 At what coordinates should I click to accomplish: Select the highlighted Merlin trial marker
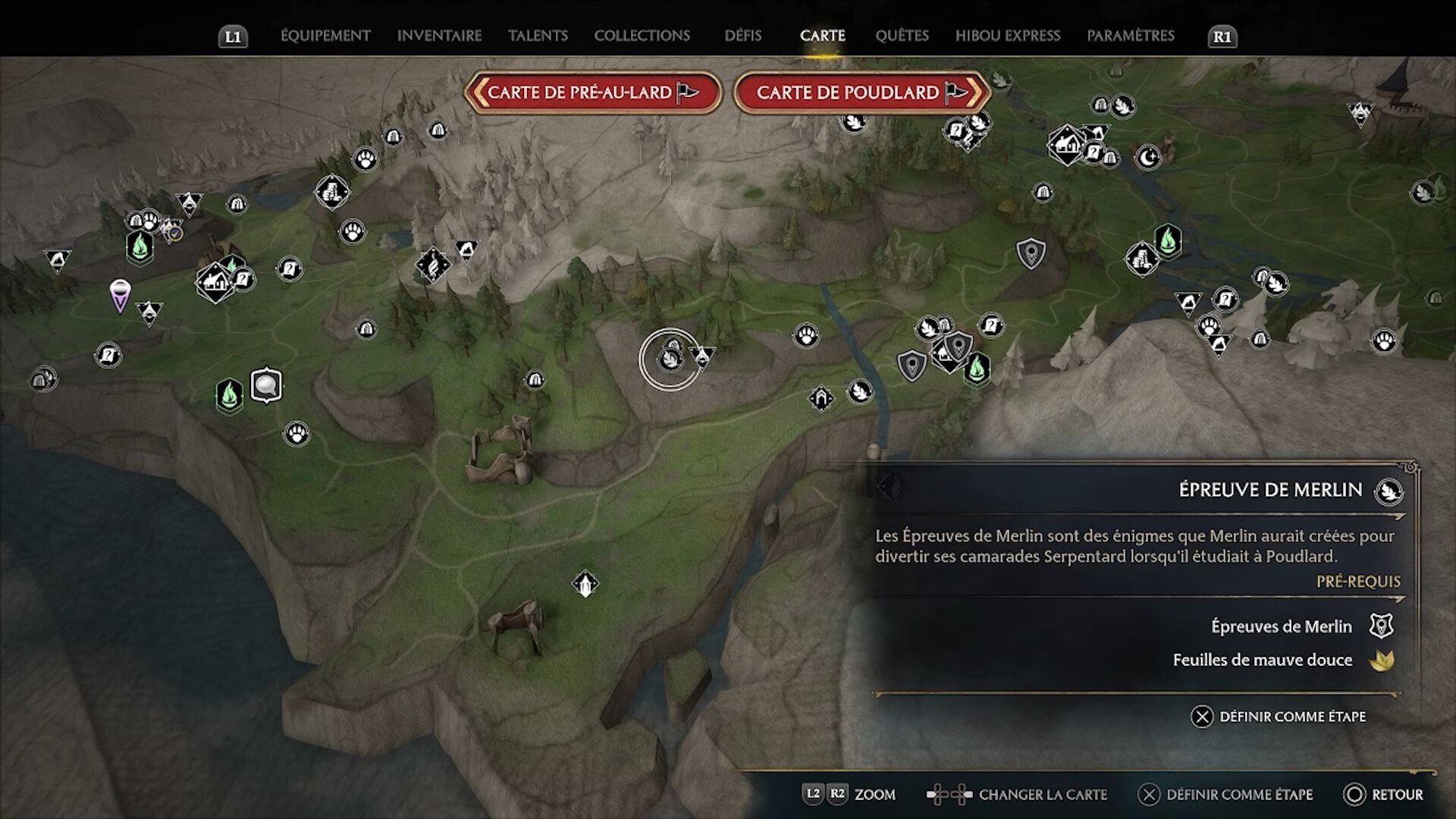pyautogui.click(x=670, y=359)
